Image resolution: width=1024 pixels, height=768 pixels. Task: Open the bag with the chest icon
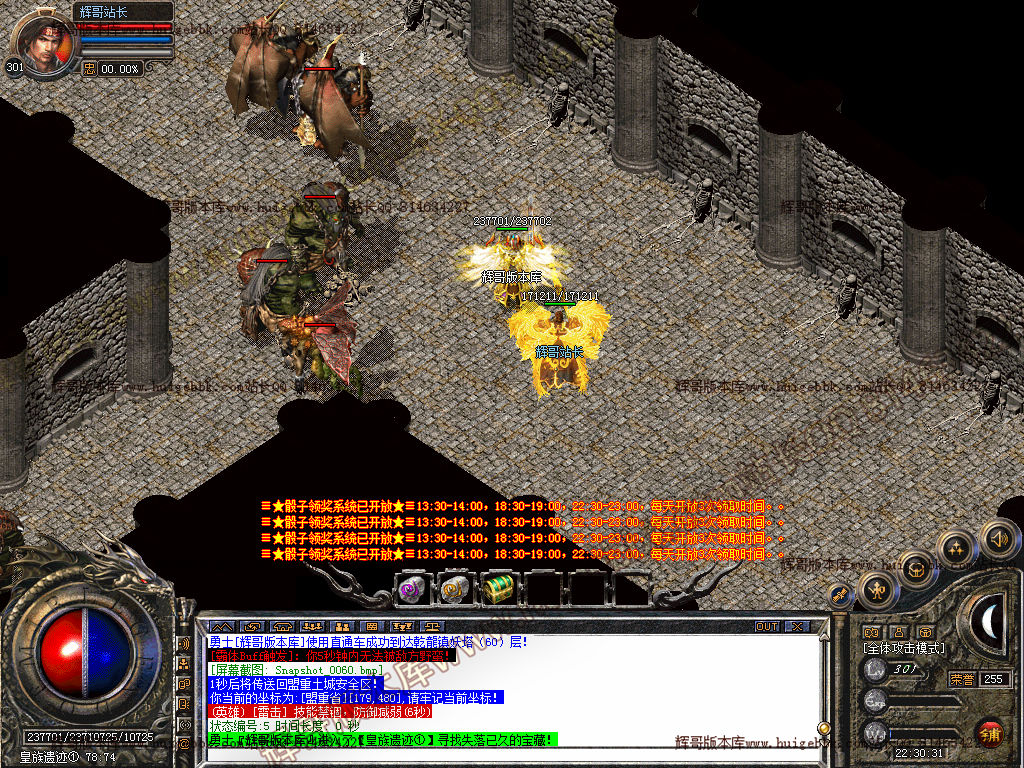(916, 569)
